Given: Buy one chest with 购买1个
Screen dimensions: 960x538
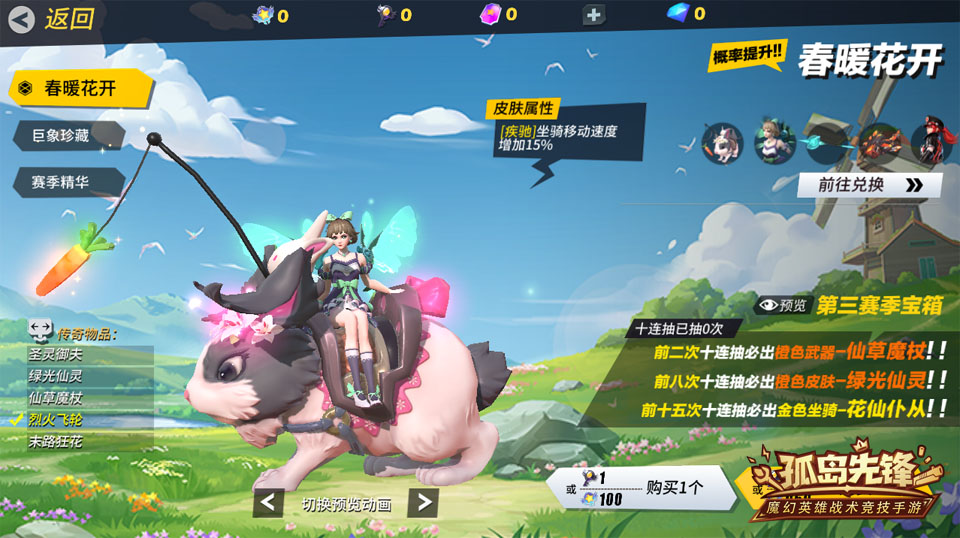Looking at the screenshot, I should [650, 488].
